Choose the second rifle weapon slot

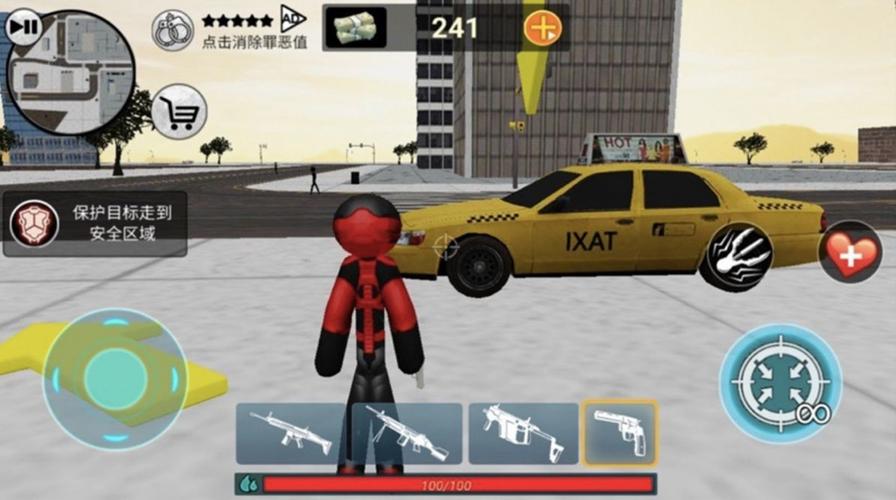point(406,433)
